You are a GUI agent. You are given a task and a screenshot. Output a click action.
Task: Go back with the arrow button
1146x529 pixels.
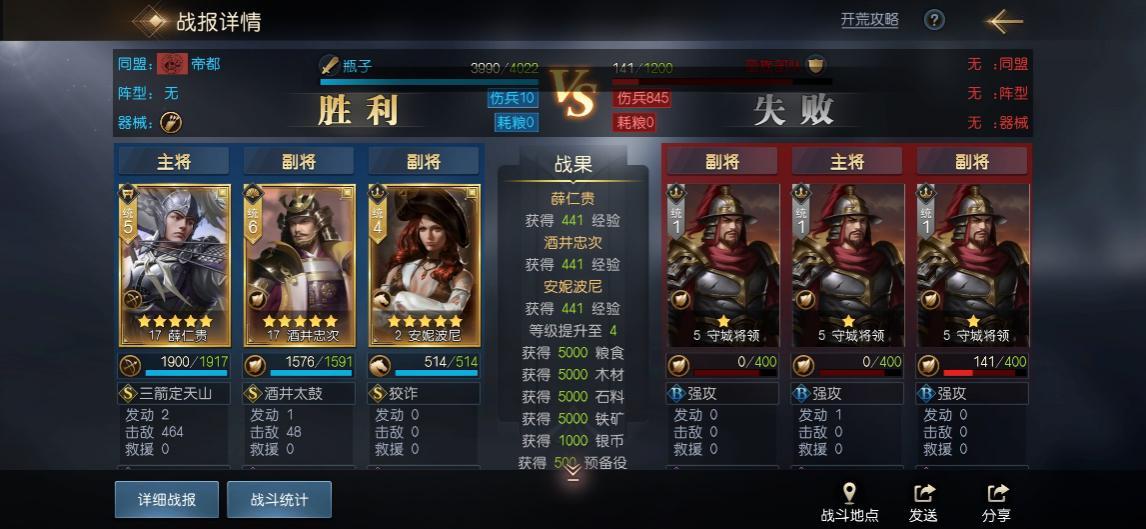tap(1004, 20)
